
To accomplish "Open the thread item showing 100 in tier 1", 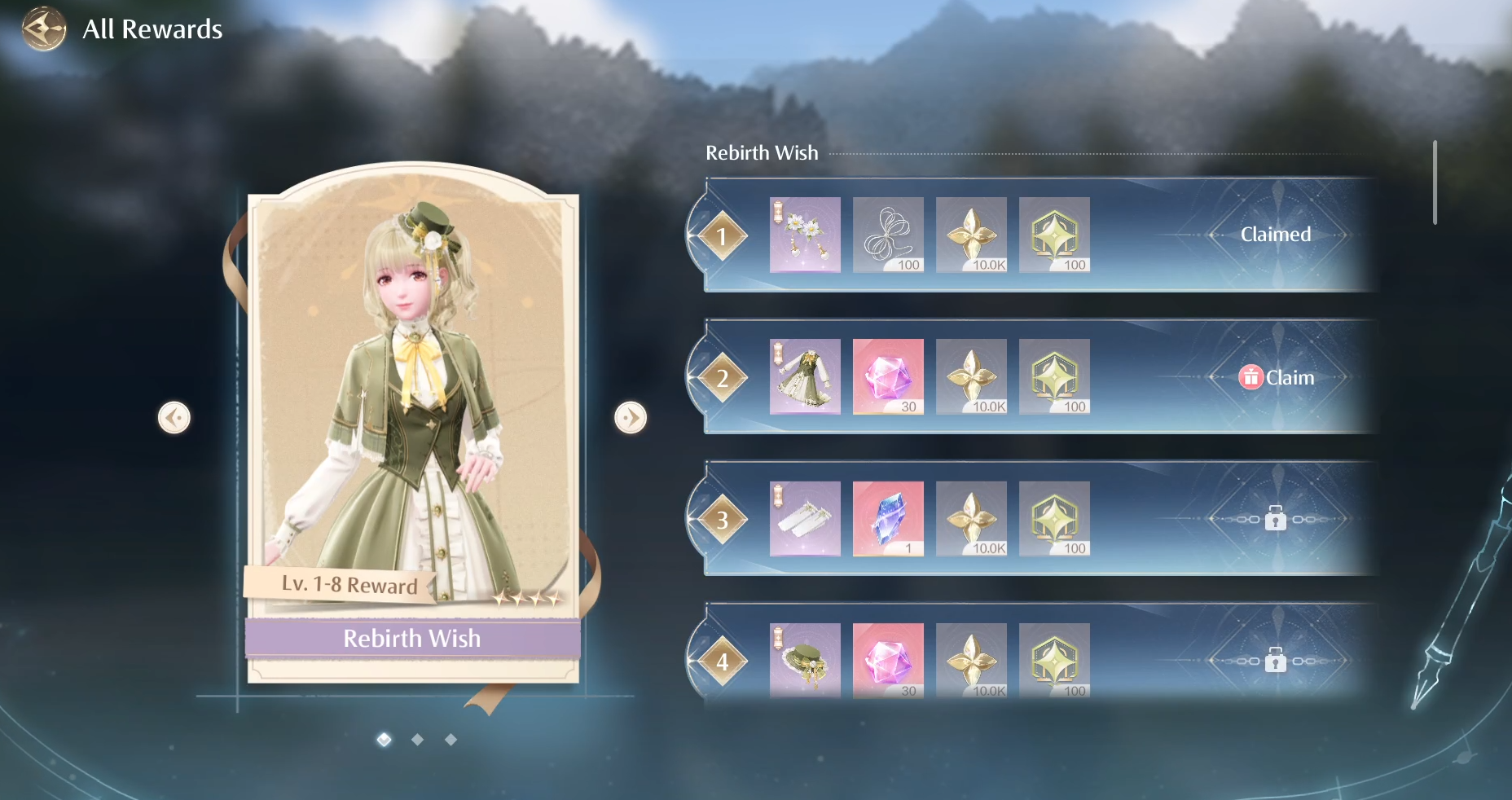I will (888, 235).
